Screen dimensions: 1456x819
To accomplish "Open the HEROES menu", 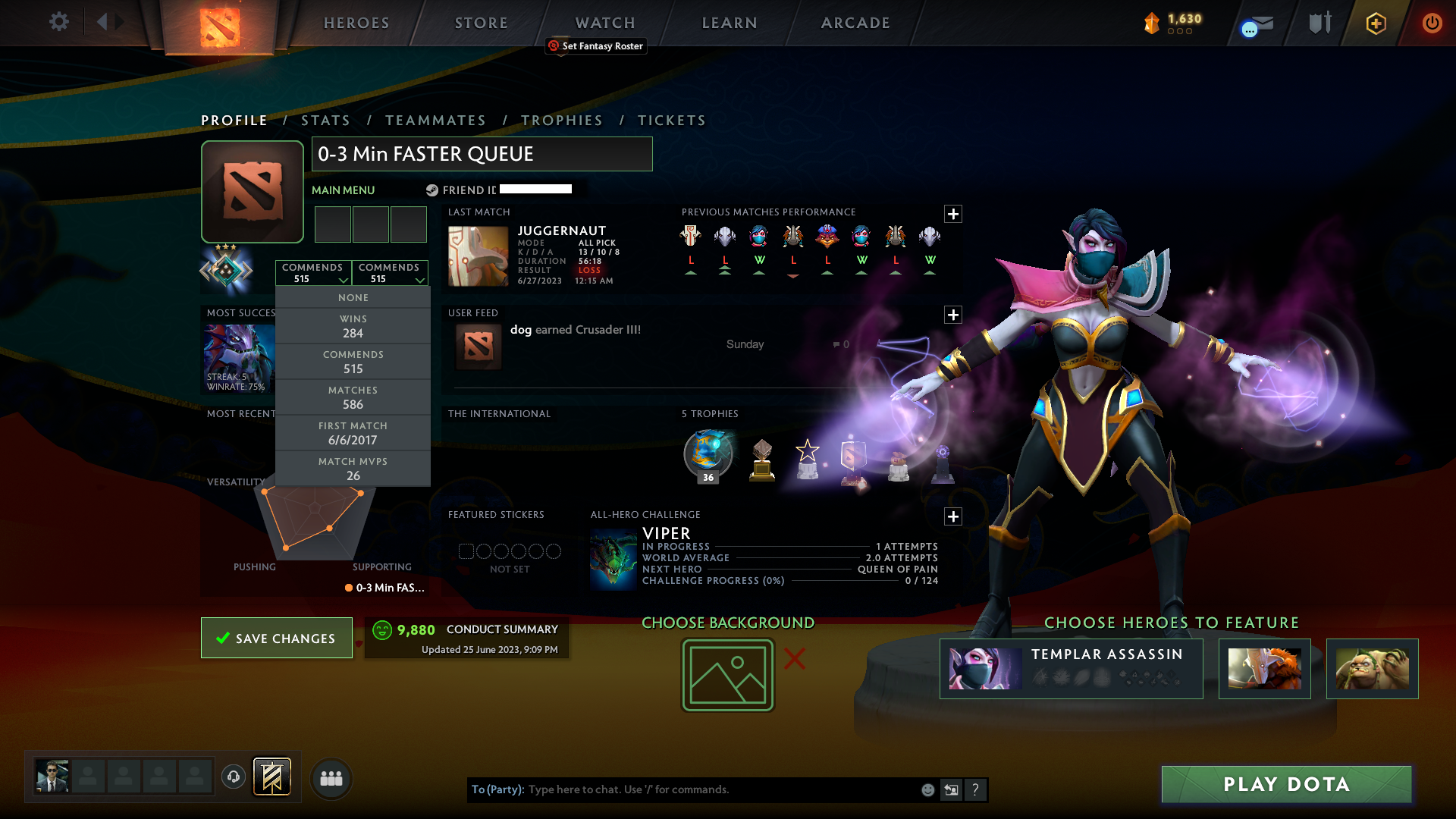I will pyautogui.click(x=356, y=23).
